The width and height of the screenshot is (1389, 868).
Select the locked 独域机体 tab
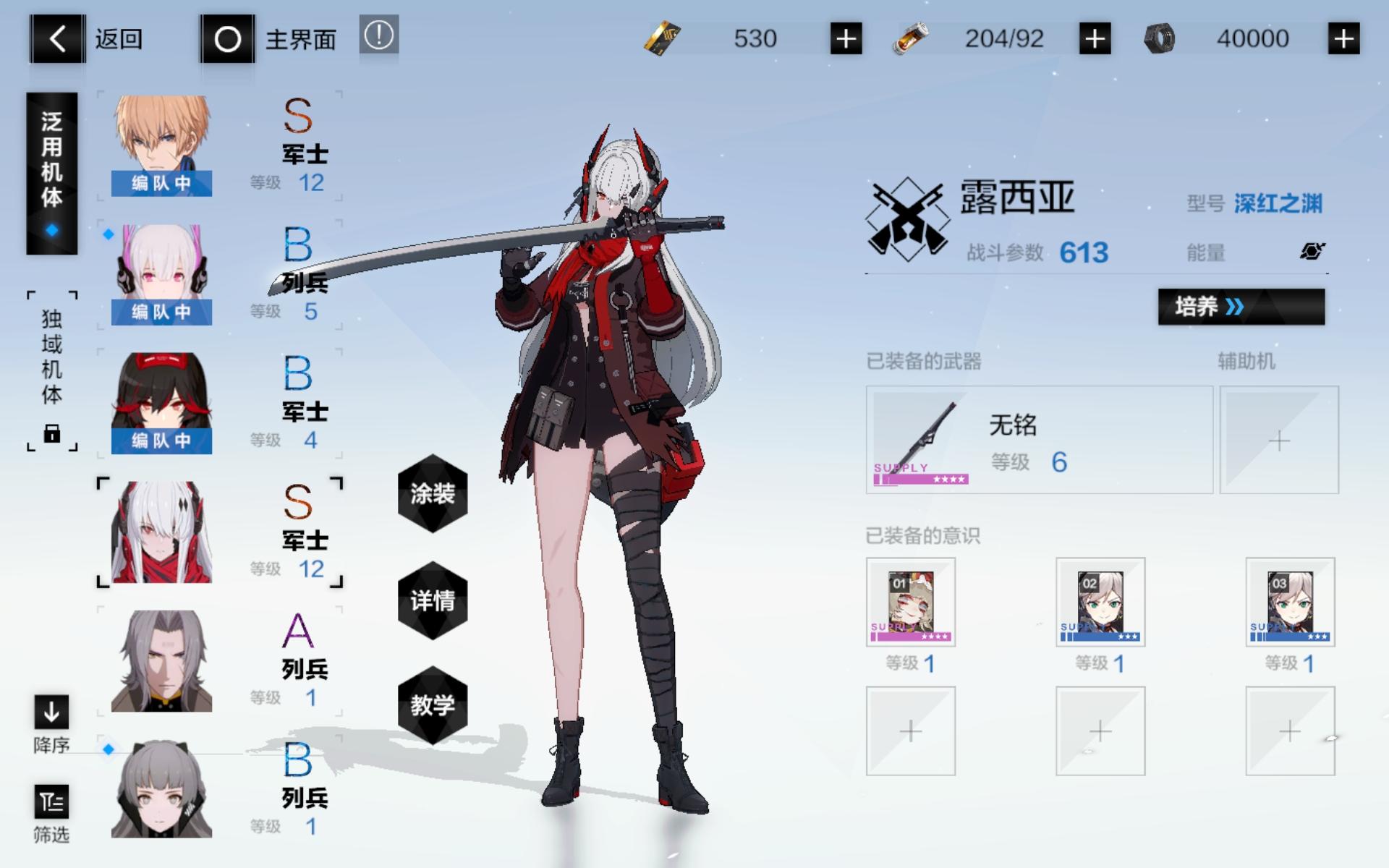point(52,369)
